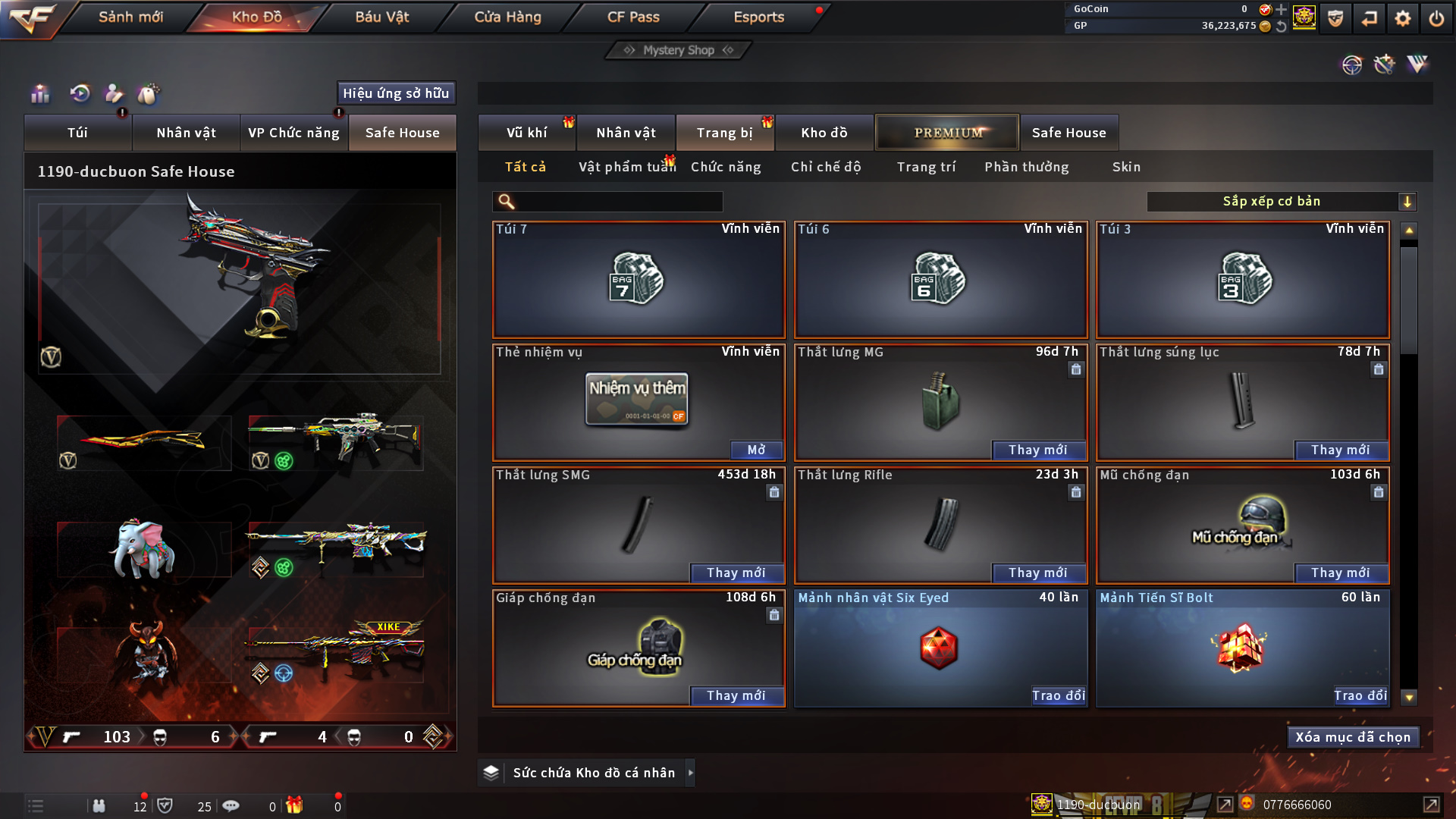Switch to the Túi tab
The image size is (1456, 819).
point(77,133)
